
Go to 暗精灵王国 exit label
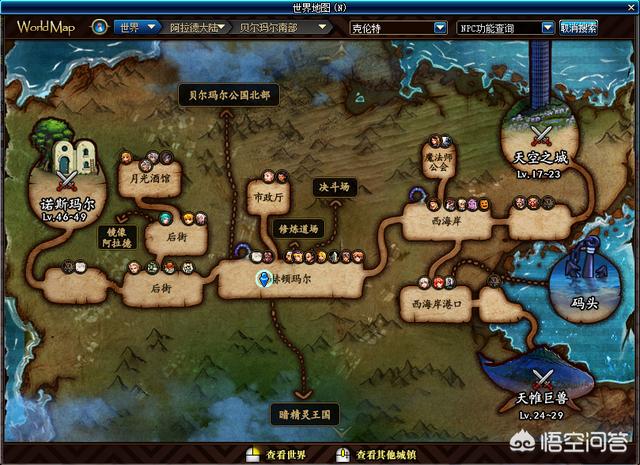(x=305, y=412)
